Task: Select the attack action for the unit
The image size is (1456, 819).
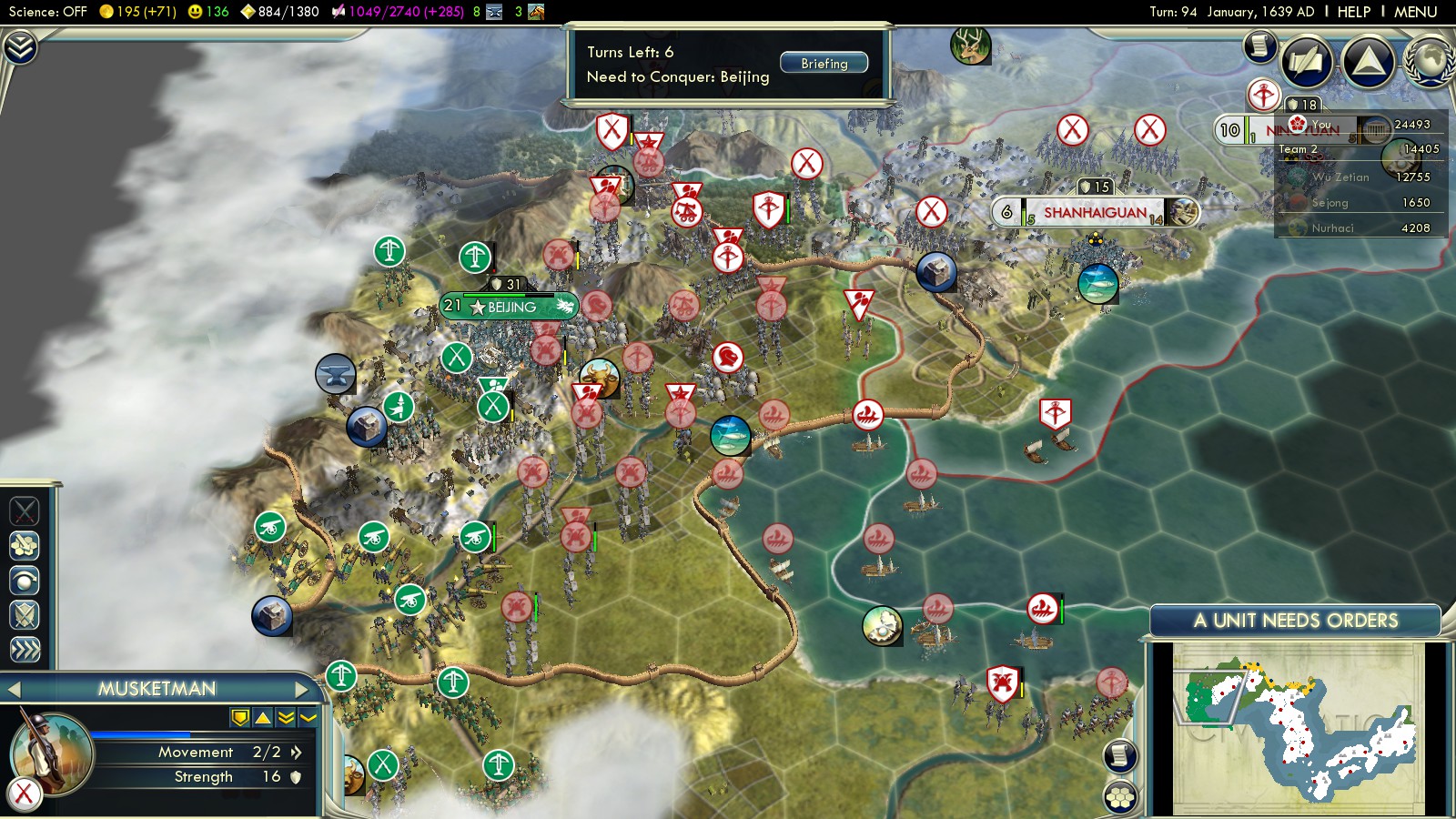Action: point(25,511)
